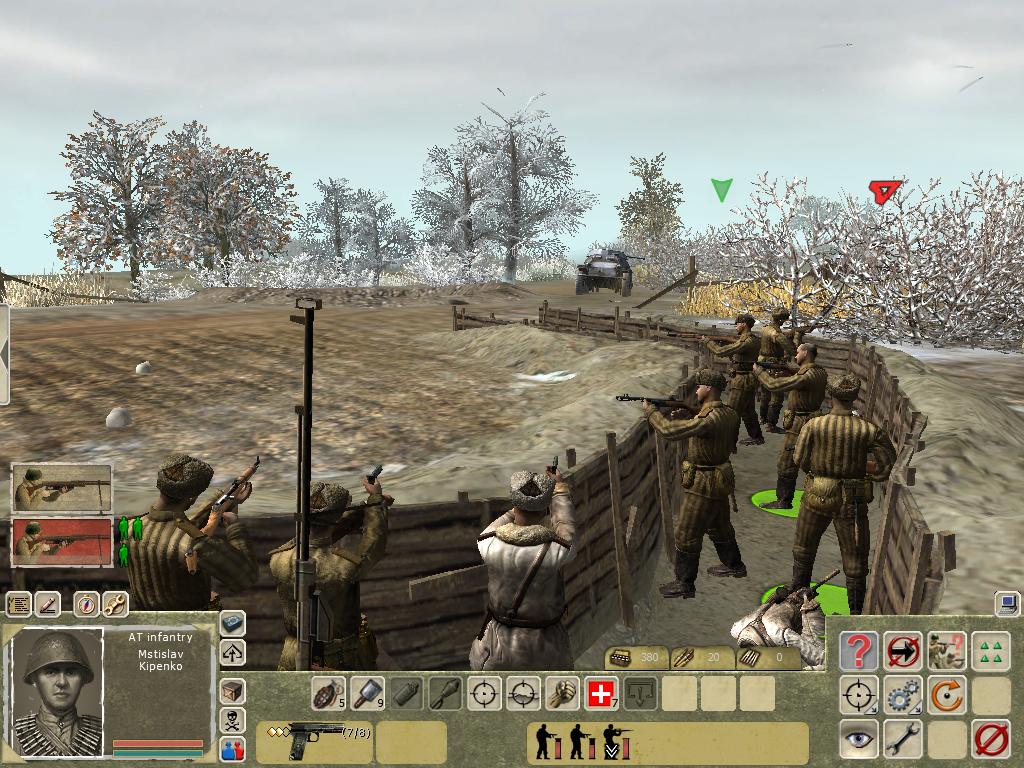Click the pencil drawing tool icon

pos(48,604)
